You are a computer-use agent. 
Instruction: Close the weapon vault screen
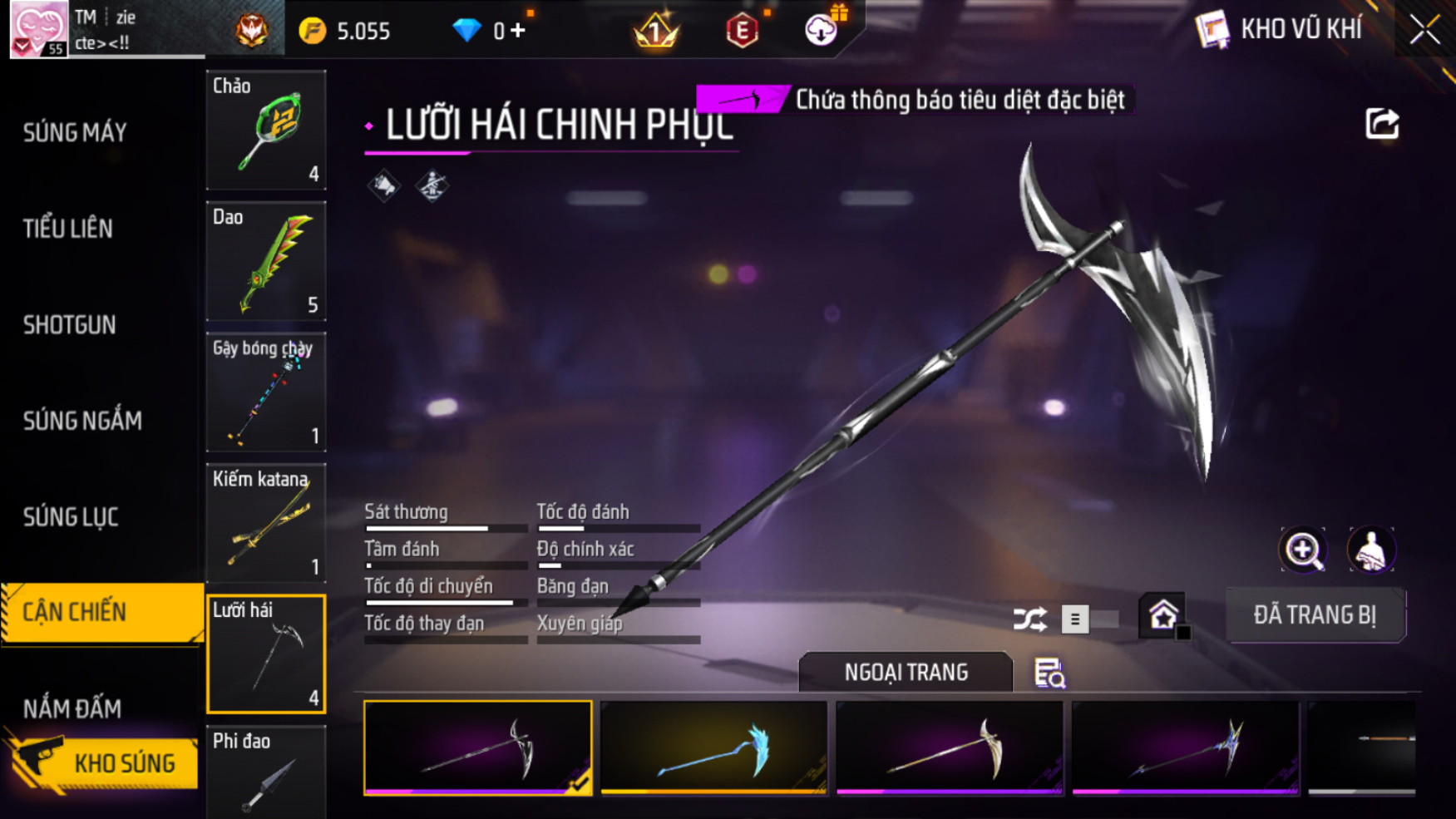[1424, 31]
